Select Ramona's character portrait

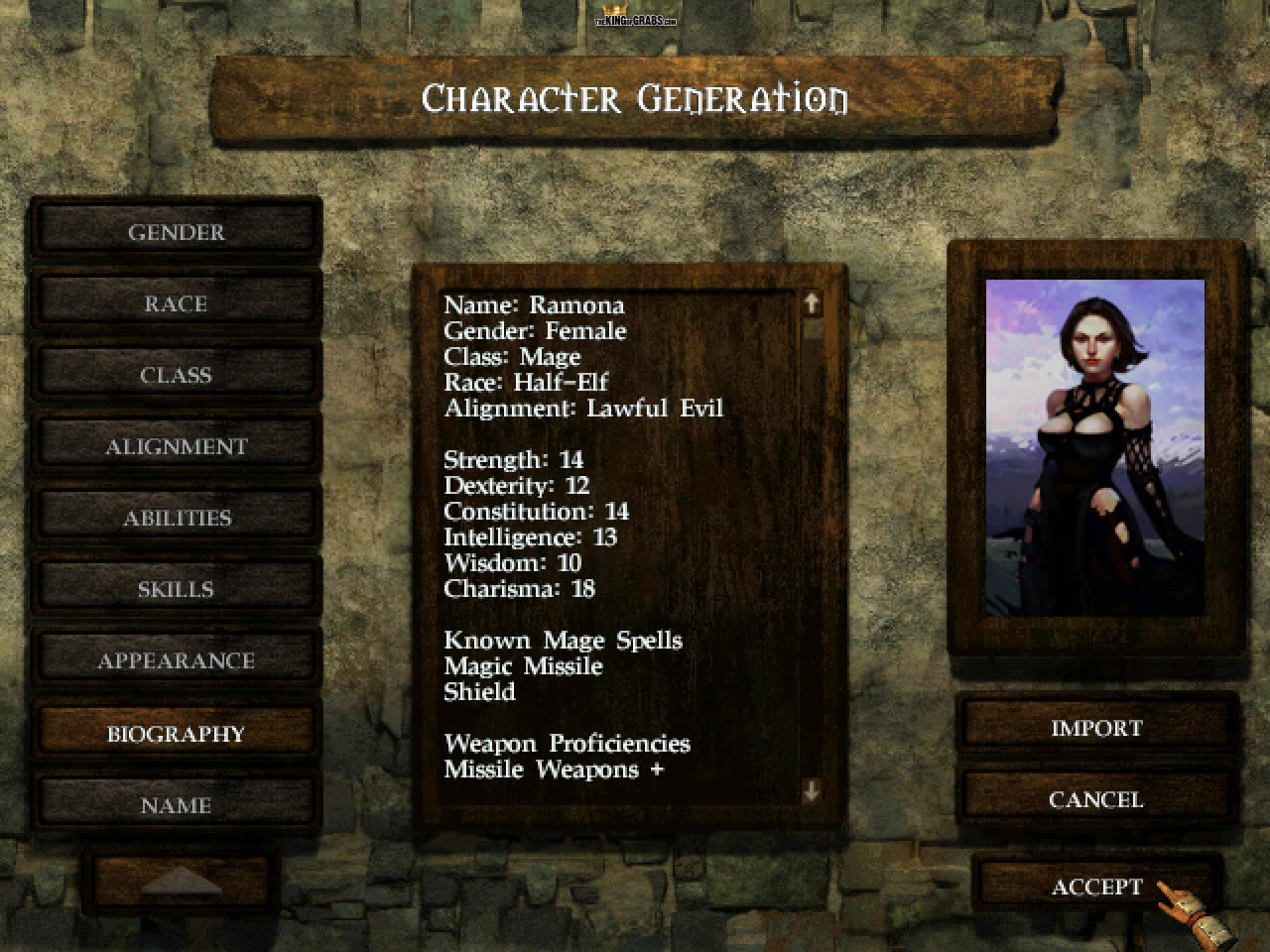1095,448
